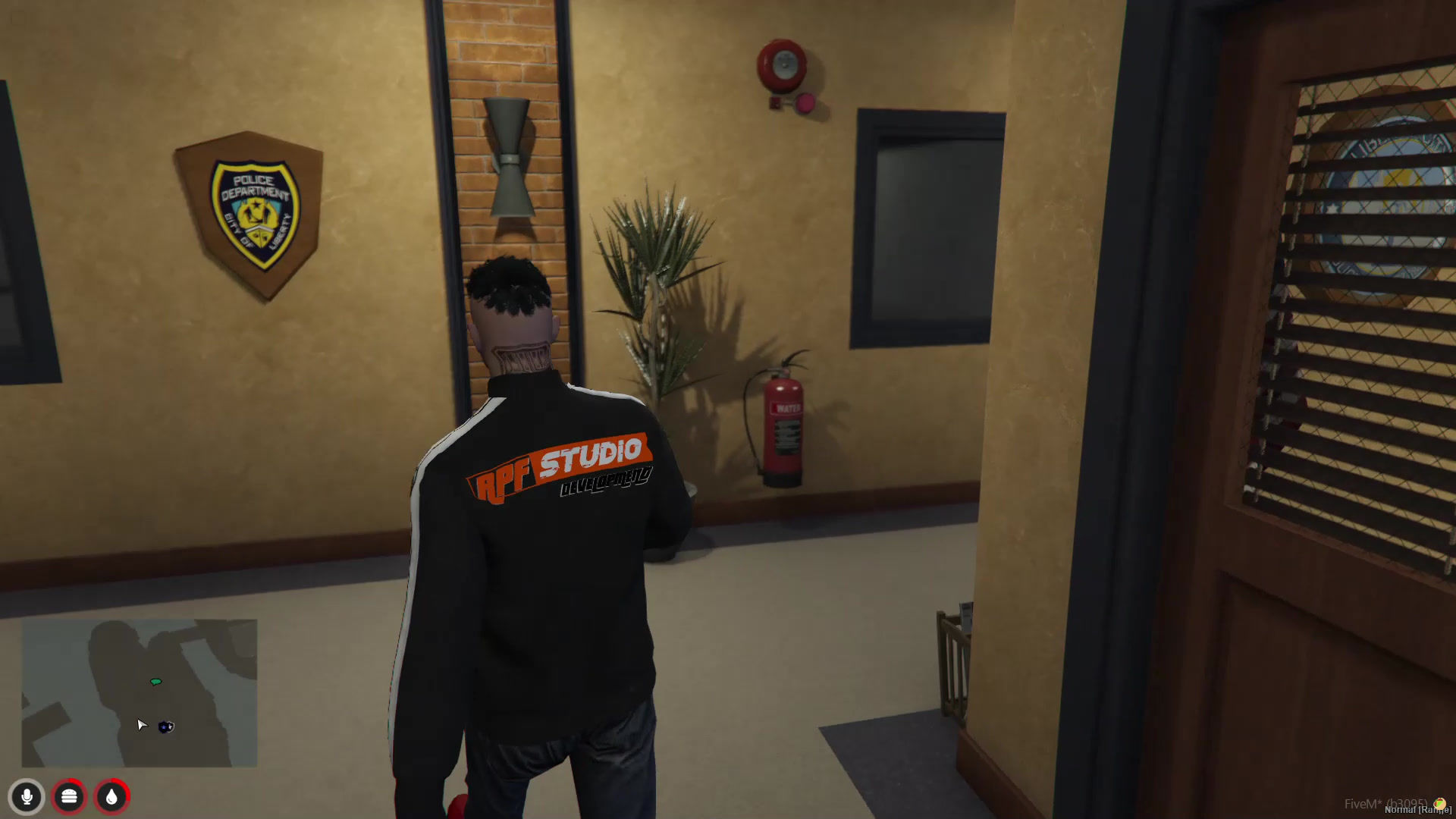Select the water droplet thirst icon
The width and height of the screenshot is (1456, 819).
[111, 797]
